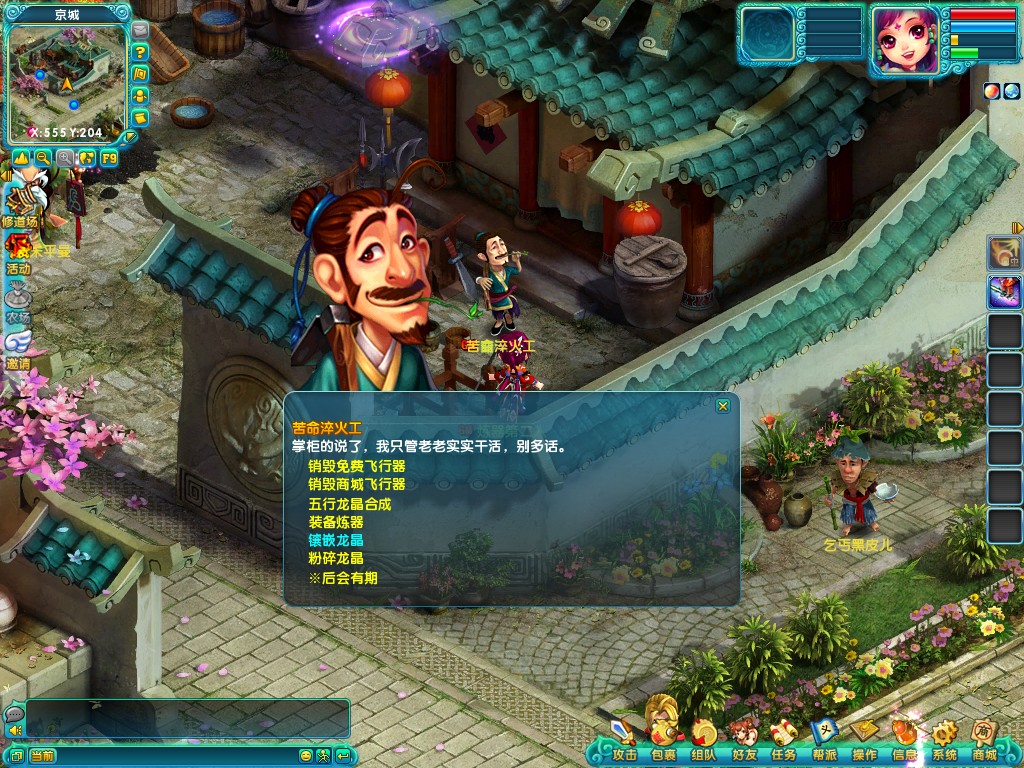Open the 好友 friends list
The height and width of the screenshot is (768, 1024).
743,740
